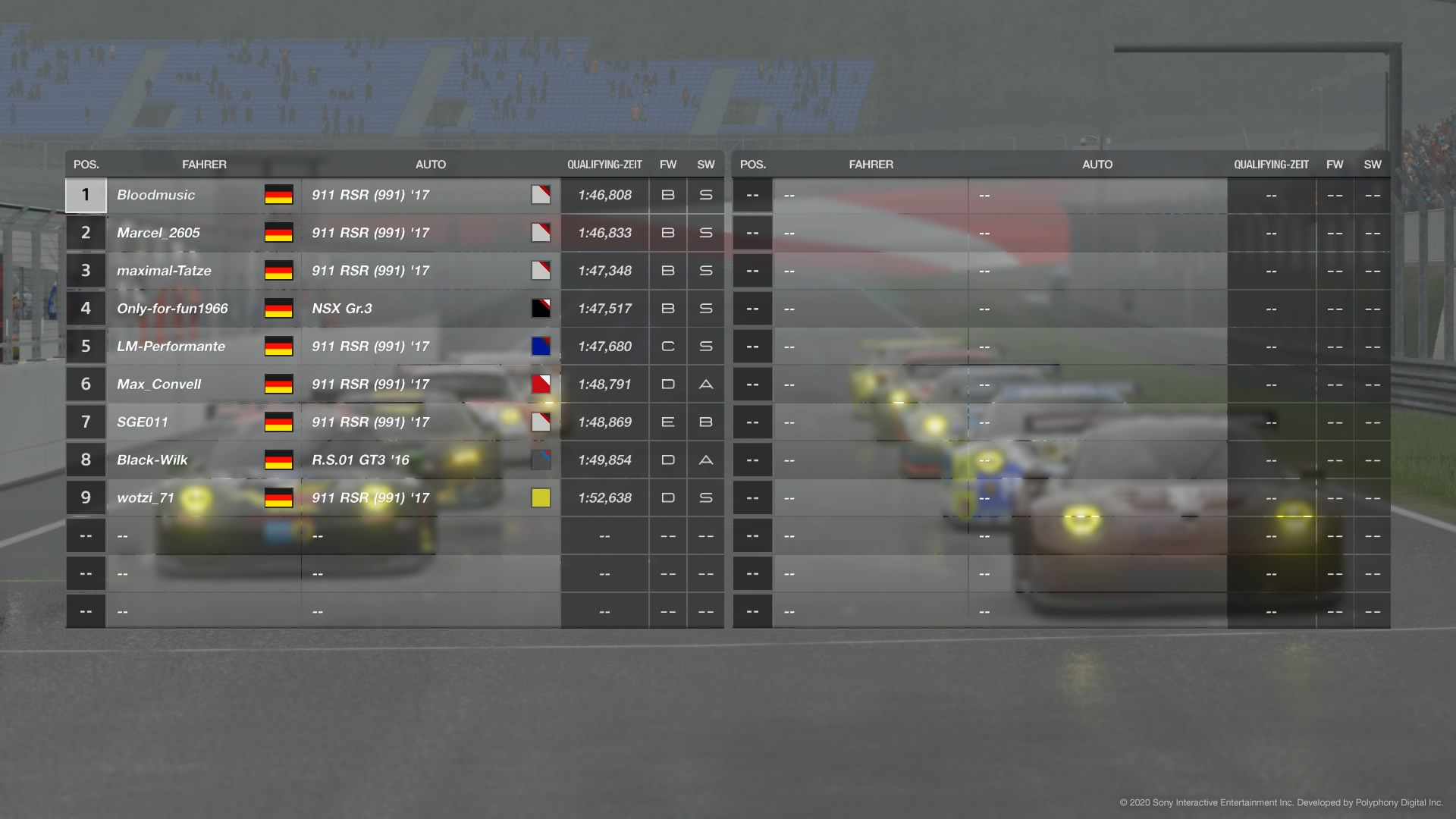Click the German flag beside wotzi_71
Image resolution: width=1456 pixels, height=819 pixels.
279,497
